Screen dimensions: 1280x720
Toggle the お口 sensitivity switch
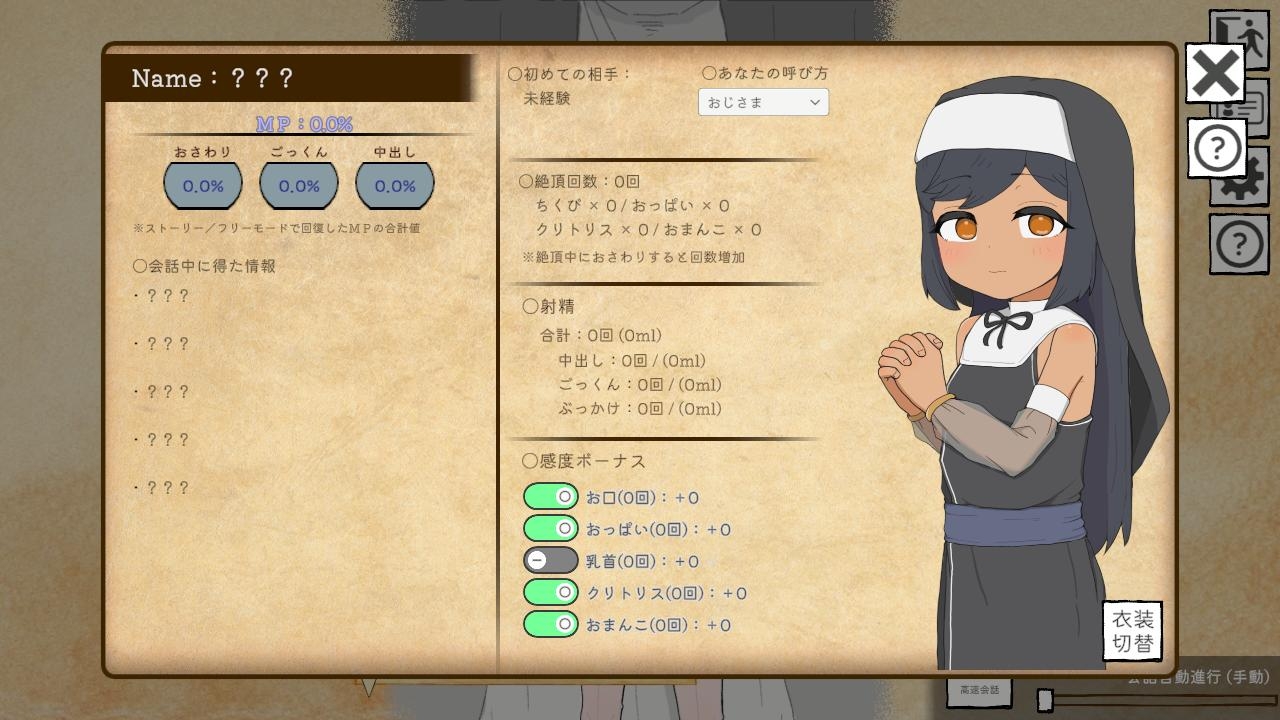click(551, 496)
